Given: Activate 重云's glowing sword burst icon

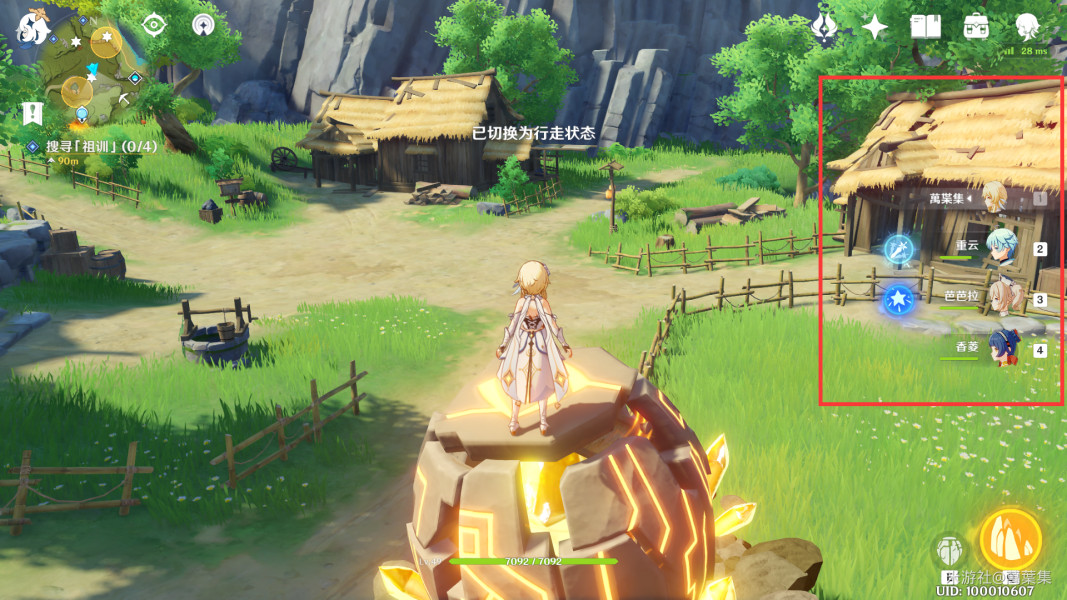Looking at the screenshot, I should tap(898, 248).
